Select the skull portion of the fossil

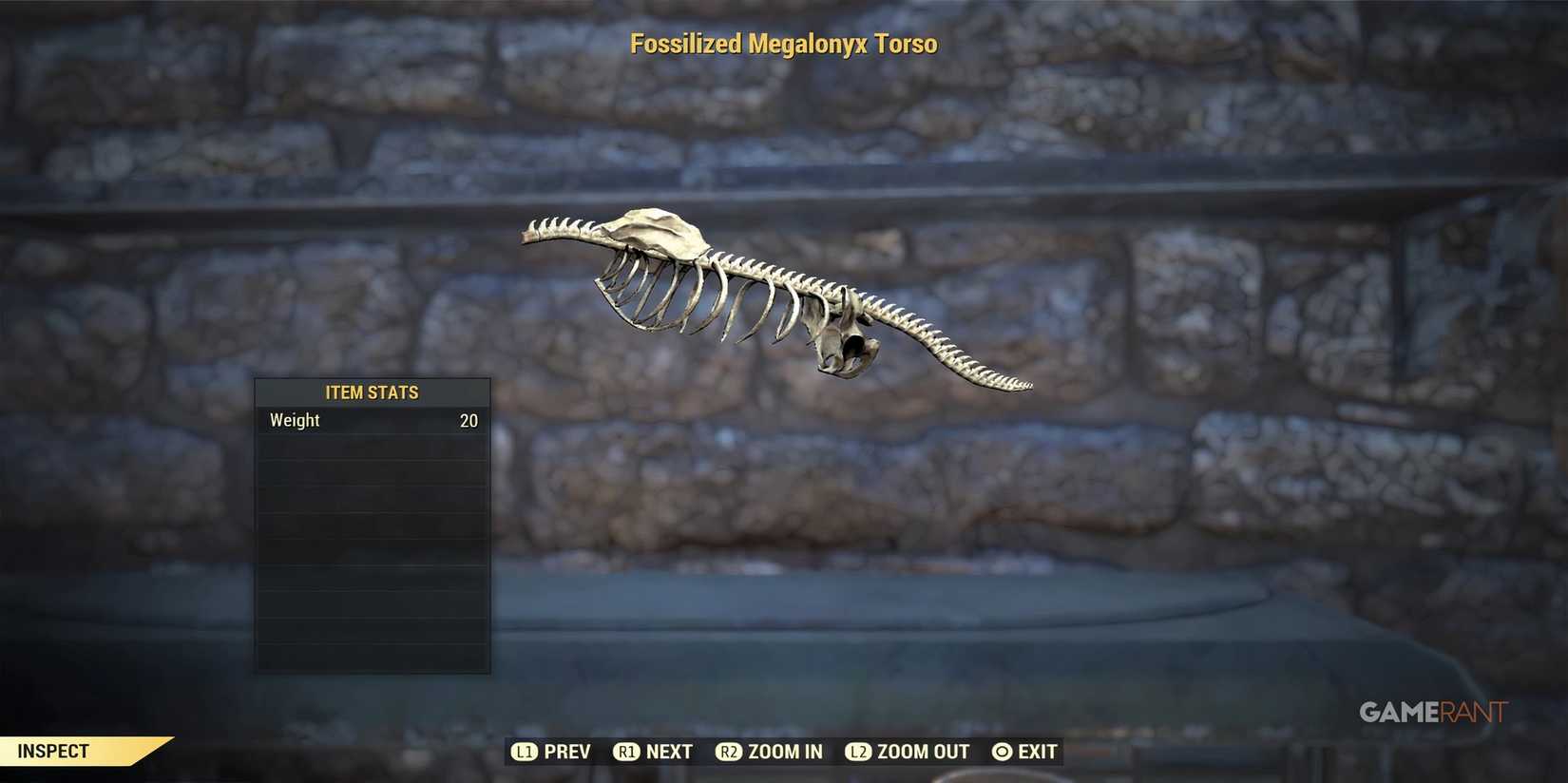point(656,233)
